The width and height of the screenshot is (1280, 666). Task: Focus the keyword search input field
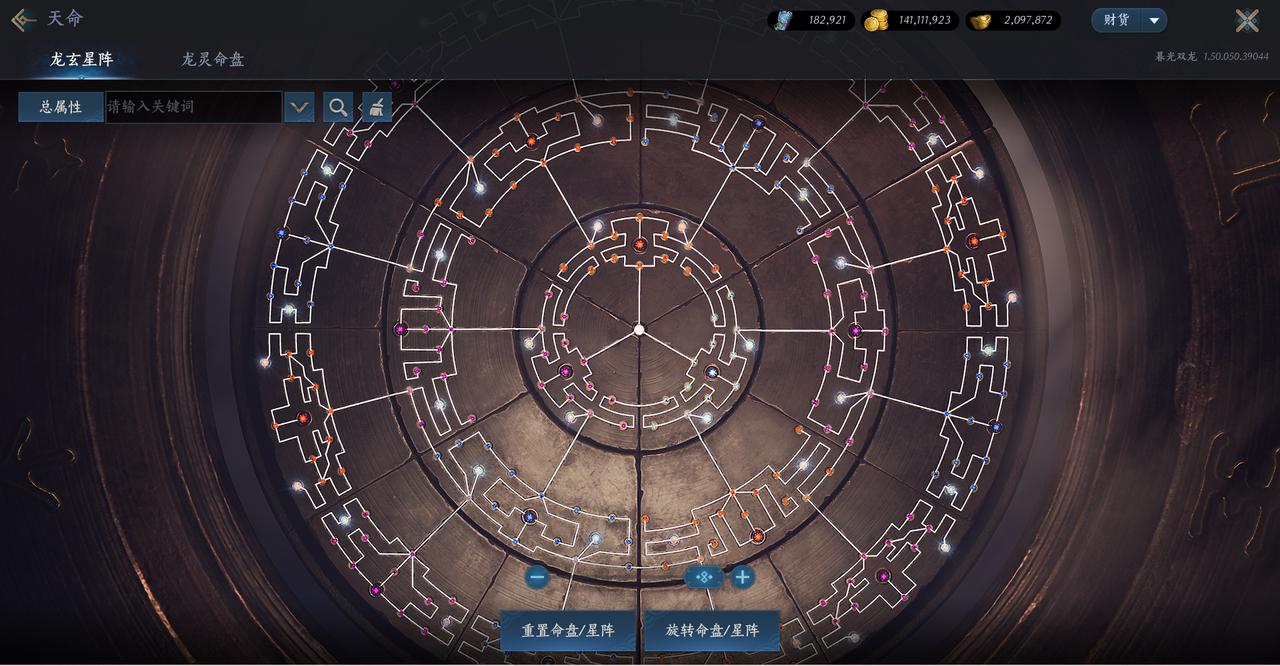[193, 107]
